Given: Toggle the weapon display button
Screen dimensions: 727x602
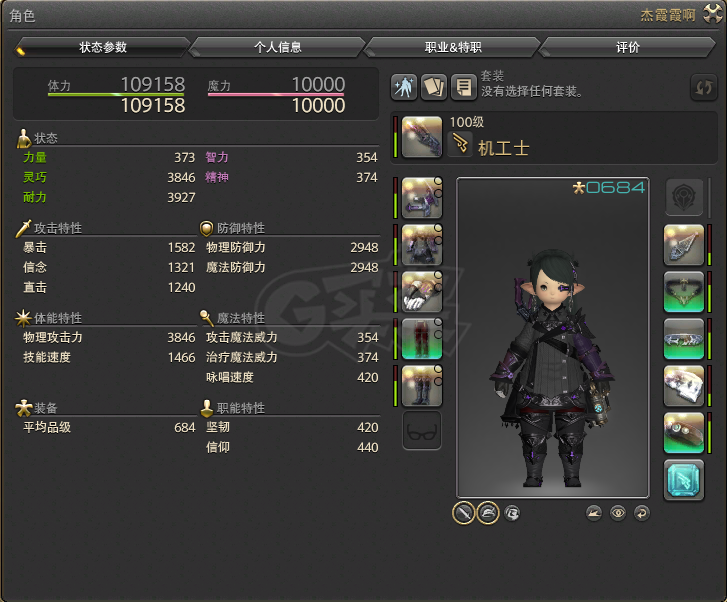Looking at the screenshot, I should tap(463, 512).
